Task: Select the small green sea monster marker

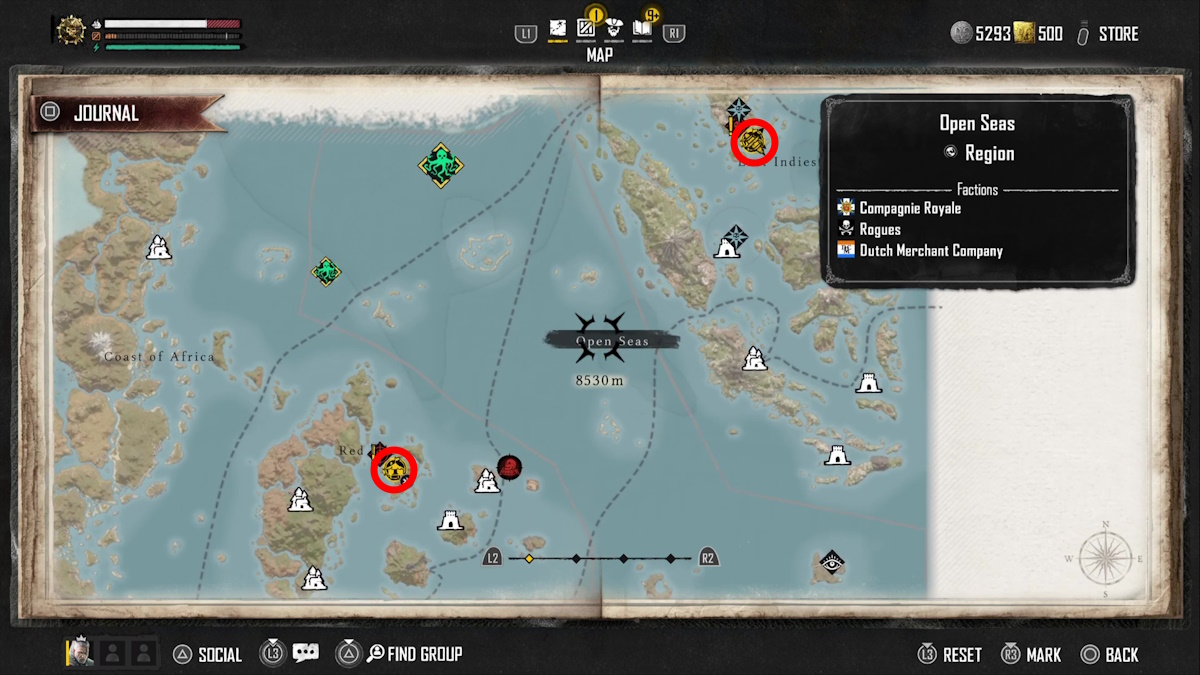Action: pyautogui.click(x=326, y=270)
